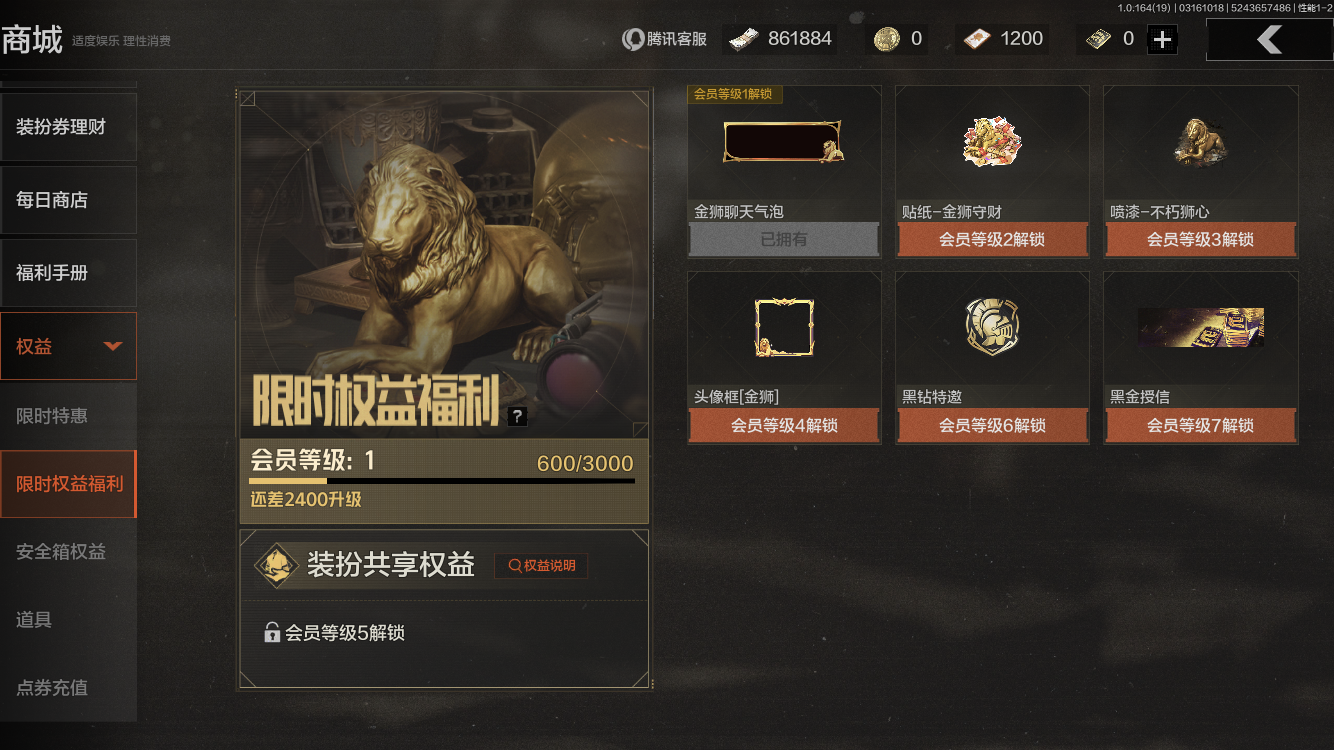Click 会员等级2解锁 under 贴纸-金狮守财
This screenshot has width=1334, height=750.
pos(992,240)
